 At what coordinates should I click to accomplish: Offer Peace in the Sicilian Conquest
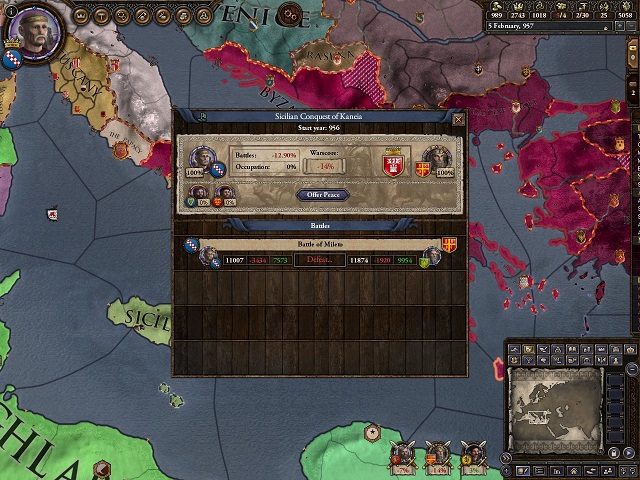click(322, 195)
